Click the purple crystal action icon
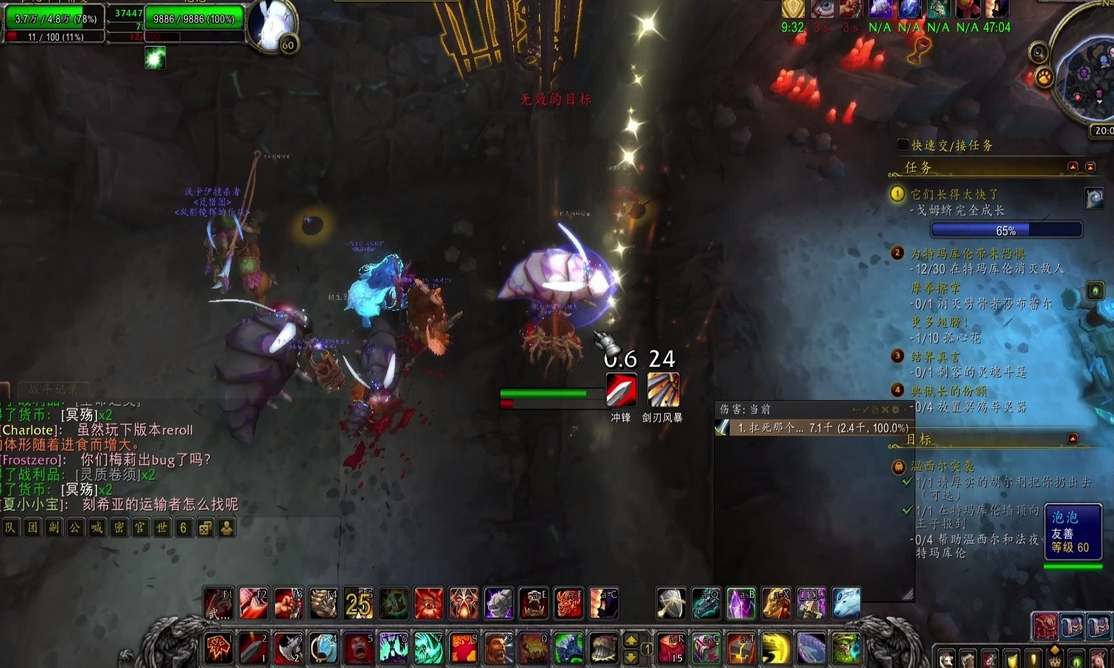This screenshot has width=1114, height=668. pyautogui.click(x=741, y=602)
